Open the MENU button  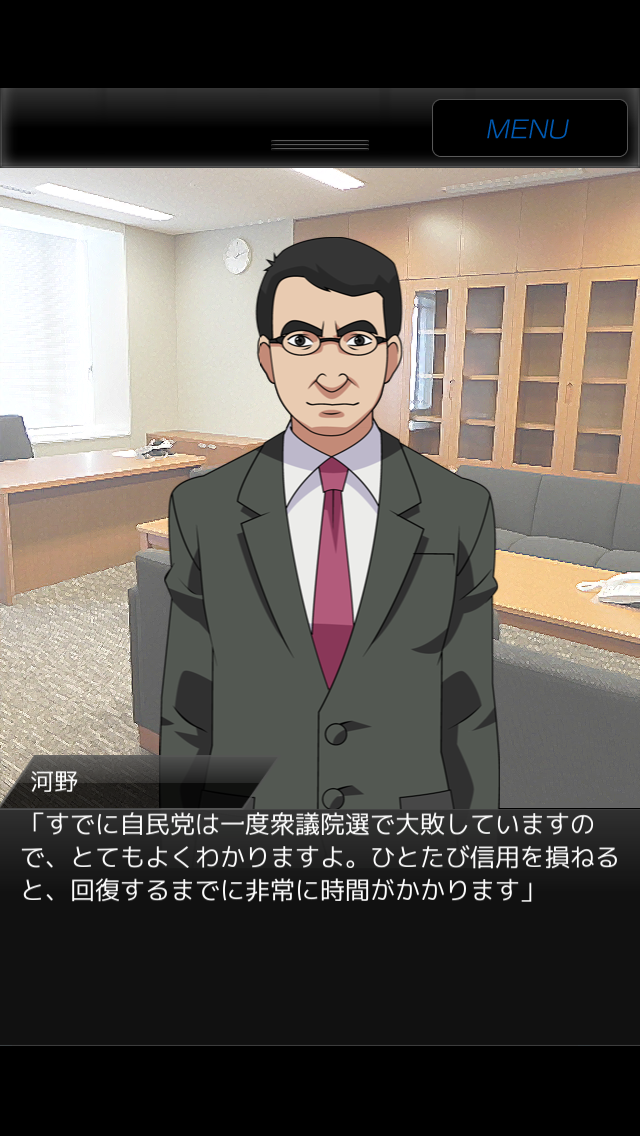pyautogui.click(x=529, y=128)
